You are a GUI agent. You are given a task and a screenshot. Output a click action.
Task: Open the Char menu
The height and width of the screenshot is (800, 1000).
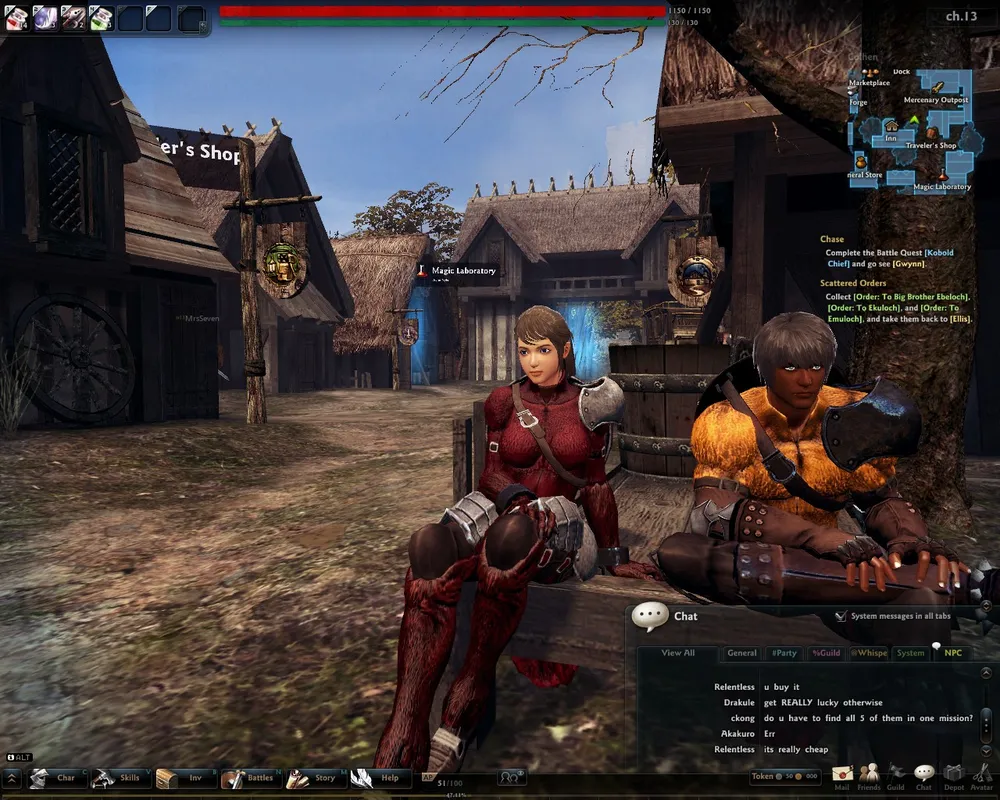click(56, 778)
